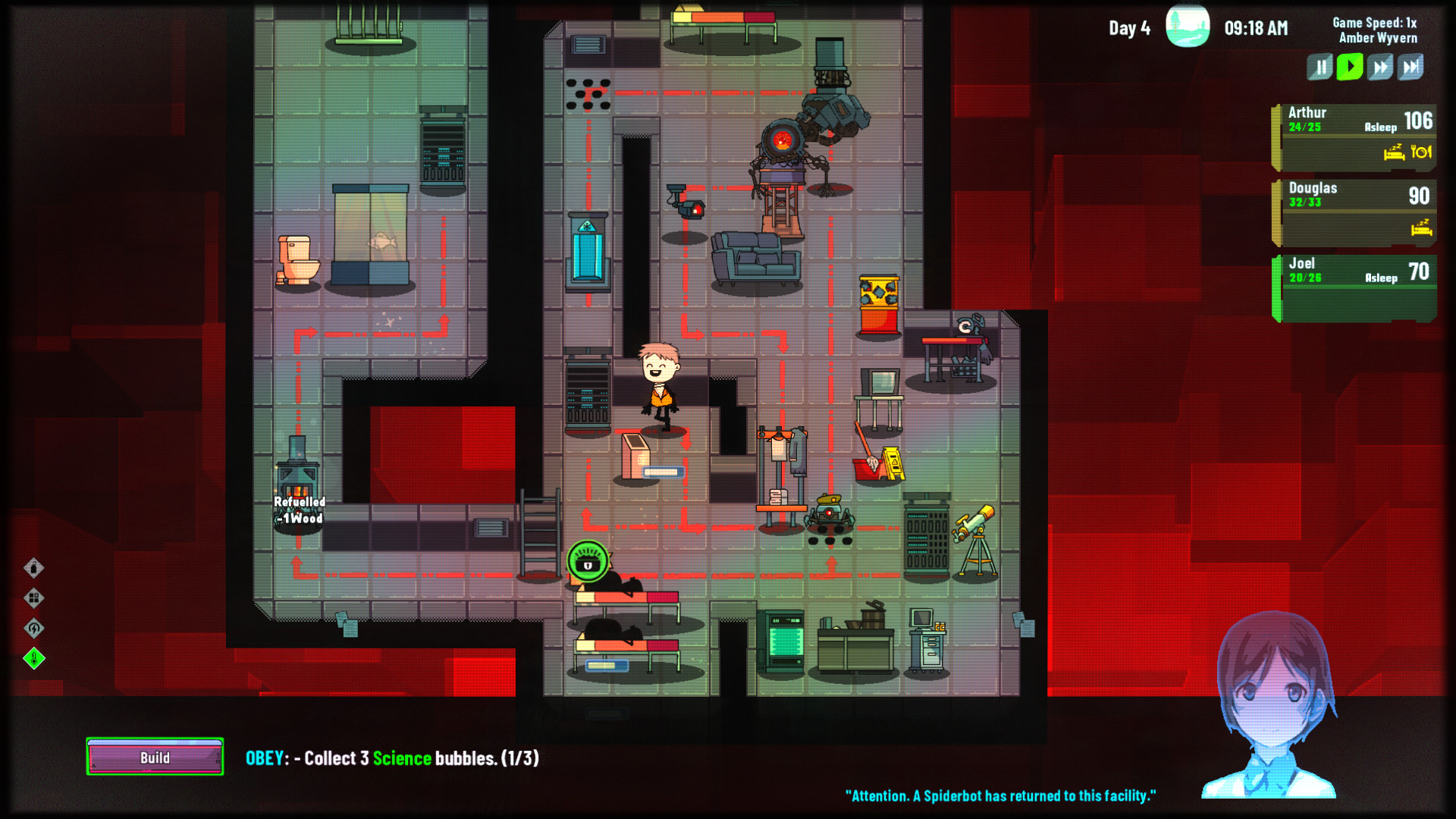Image resolution: width=1456 pixels, height=819 pixels.
Task: Enable 2x fast-forward game speed
Action: [1379, 67]
